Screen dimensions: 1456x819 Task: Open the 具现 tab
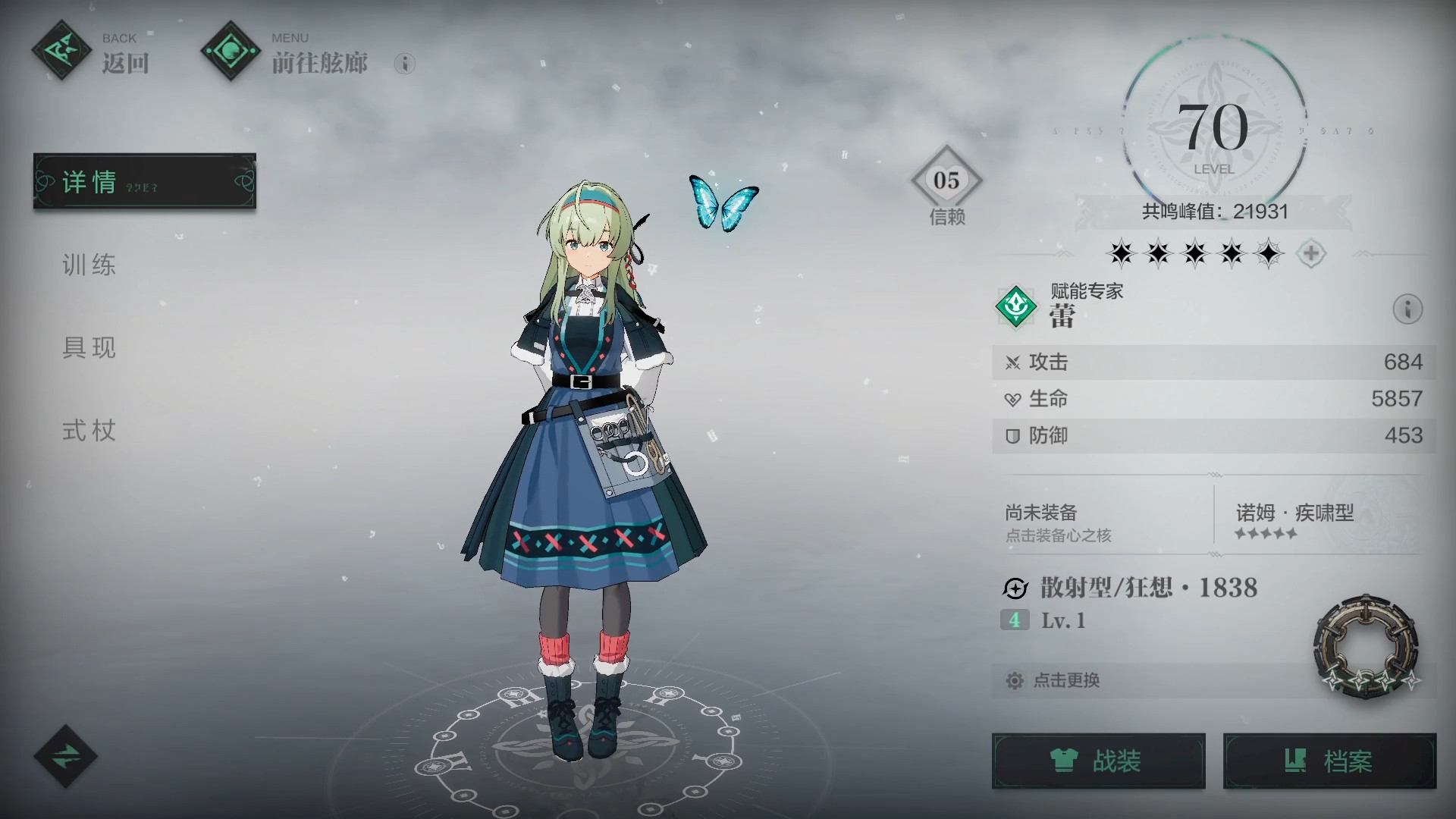pyautogui.click(x=89, y=347)
